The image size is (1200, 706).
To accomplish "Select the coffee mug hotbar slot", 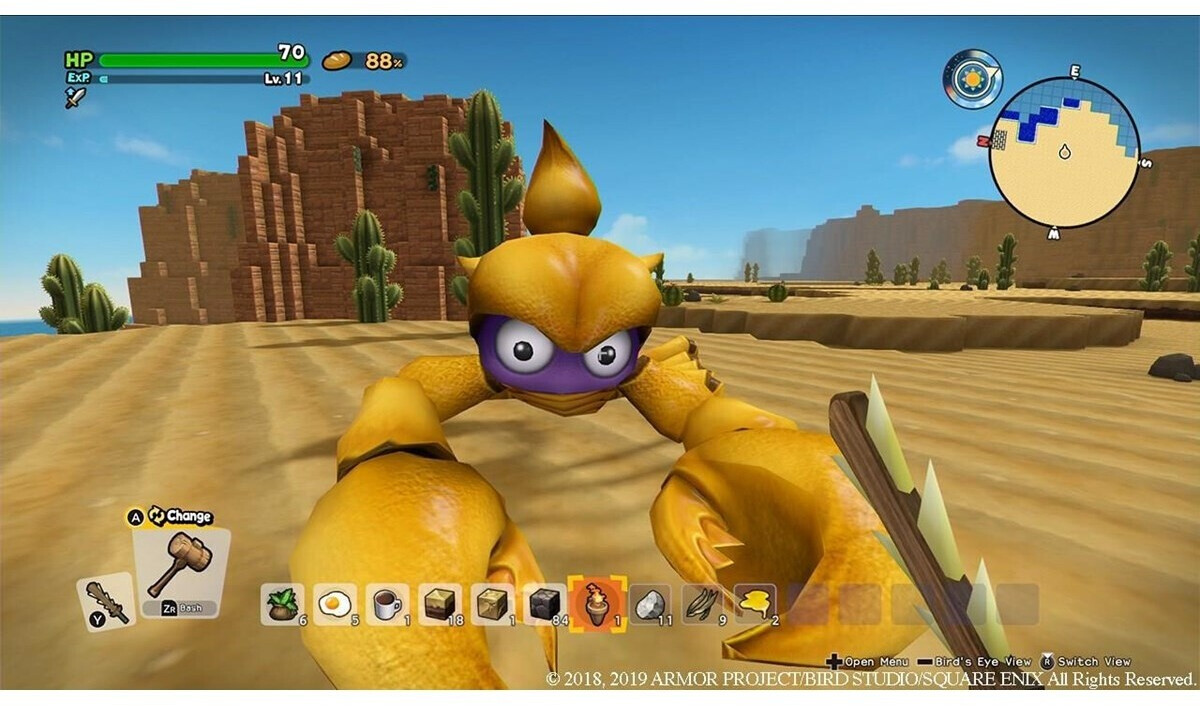I will point(387,604).
